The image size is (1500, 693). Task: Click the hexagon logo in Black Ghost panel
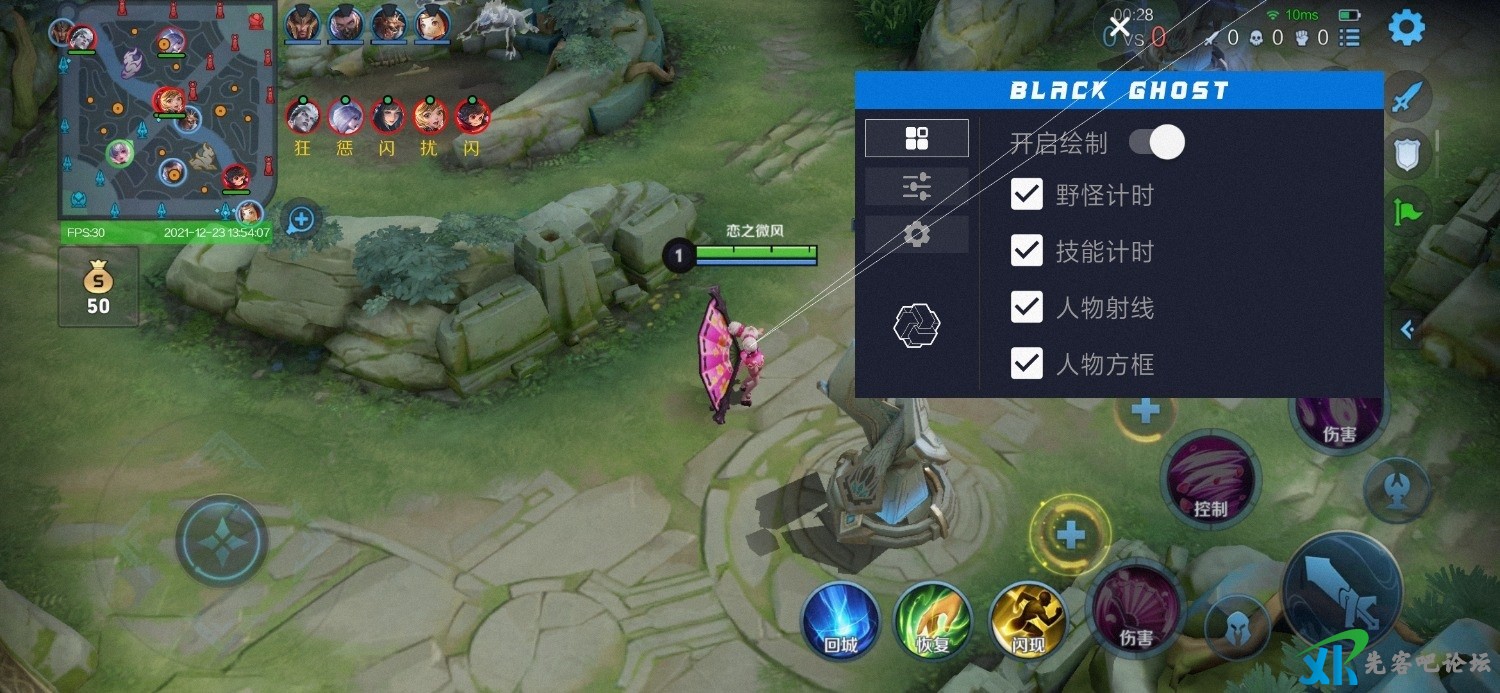tap(916, 325)
